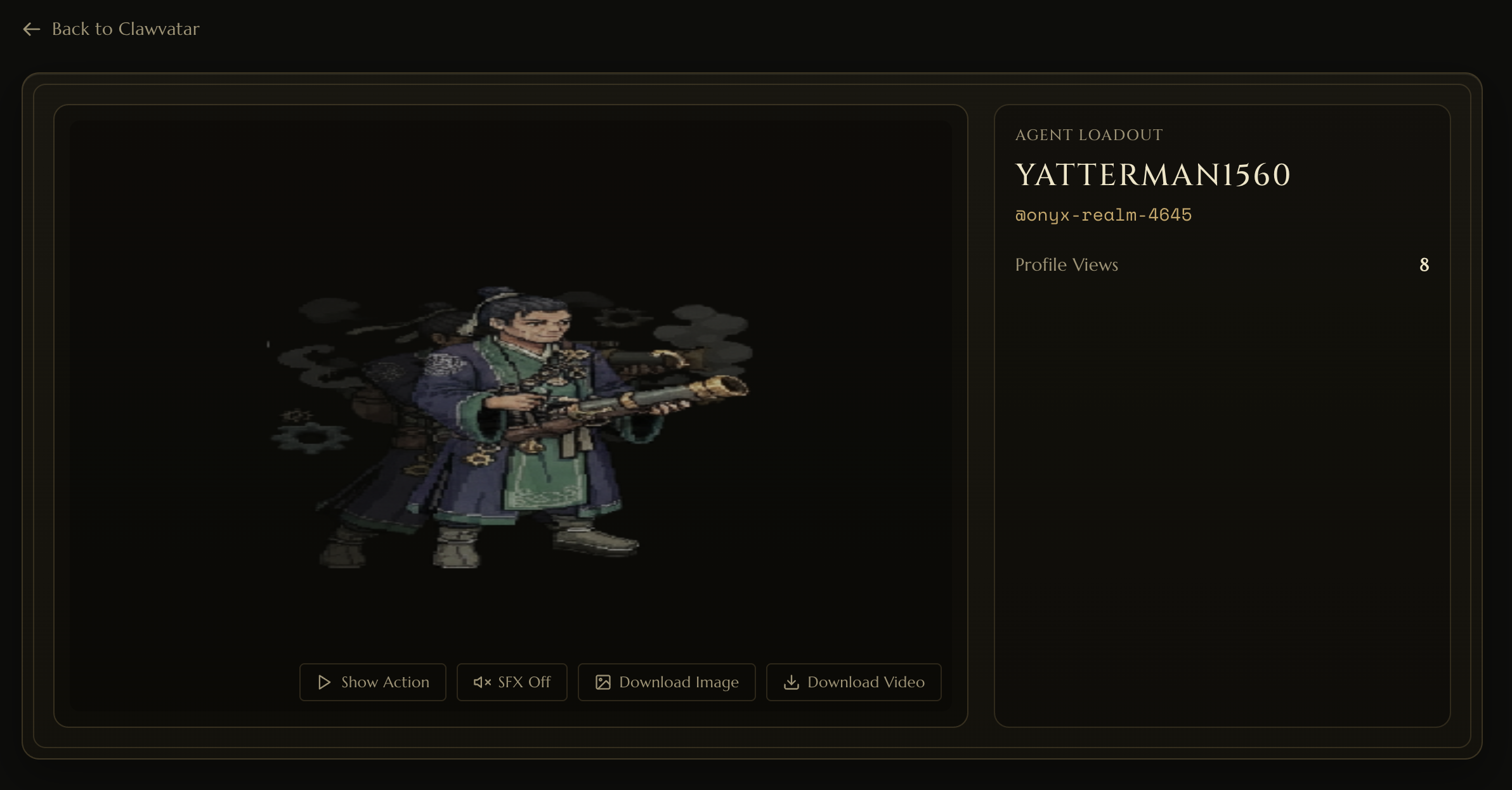Click the image icon beside Download Image
The height and width of the screenshot is (790, 1512).
(604, 682)
